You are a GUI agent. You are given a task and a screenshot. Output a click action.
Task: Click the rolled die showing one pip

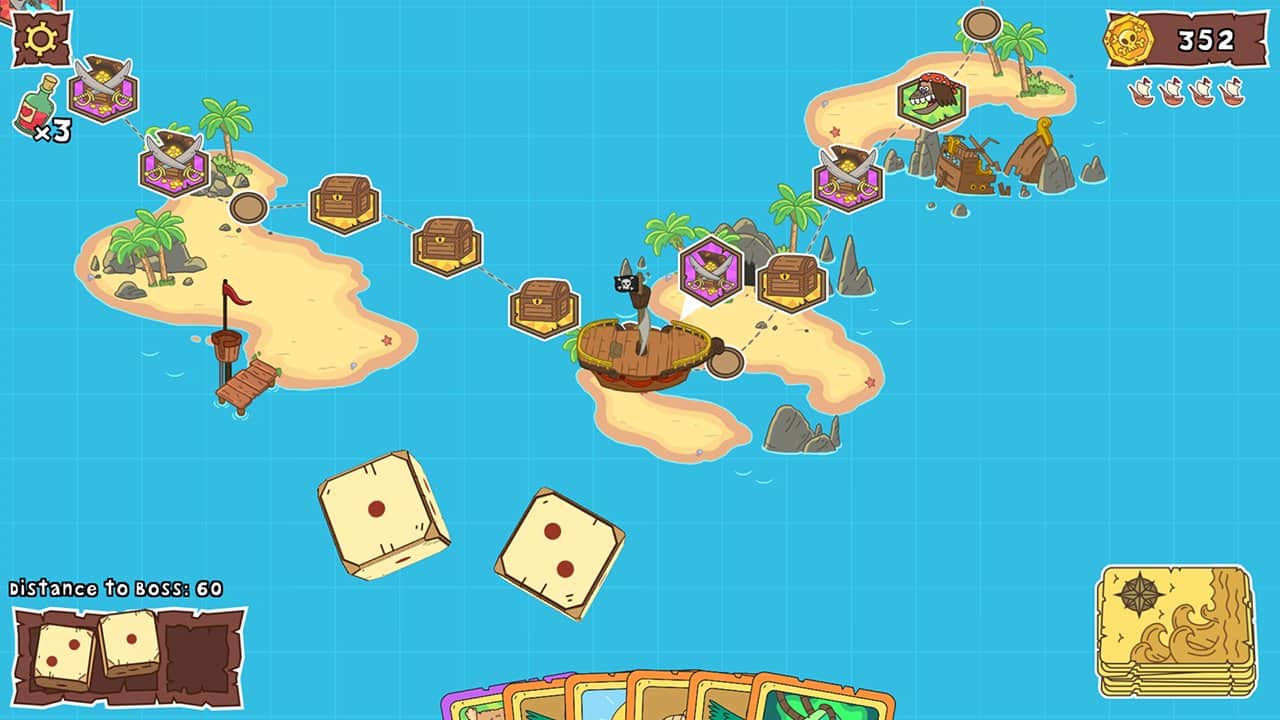[x=380, y=510]
